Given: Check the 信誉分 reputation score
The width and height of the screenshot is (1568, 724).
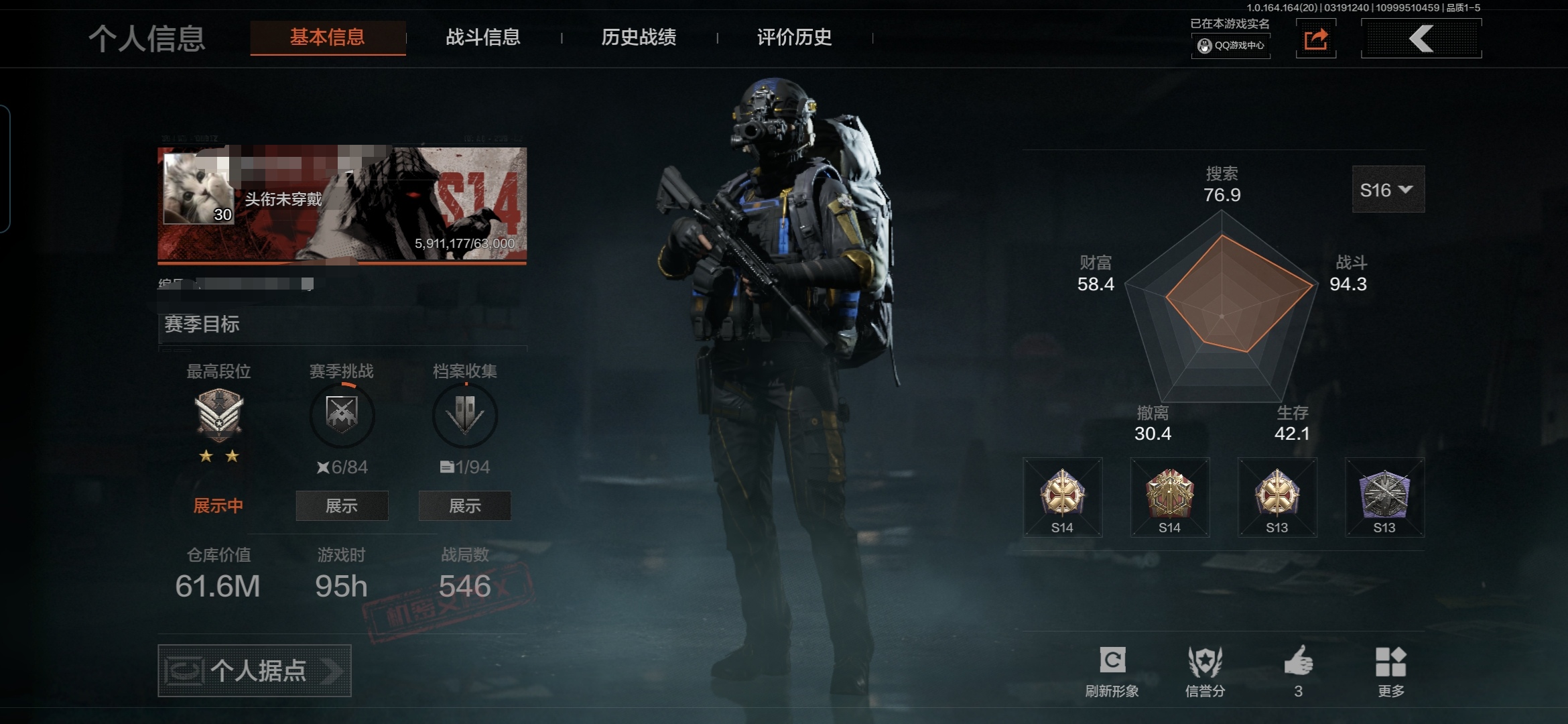Looking at the screenshot, I should tap(1205, 670).
